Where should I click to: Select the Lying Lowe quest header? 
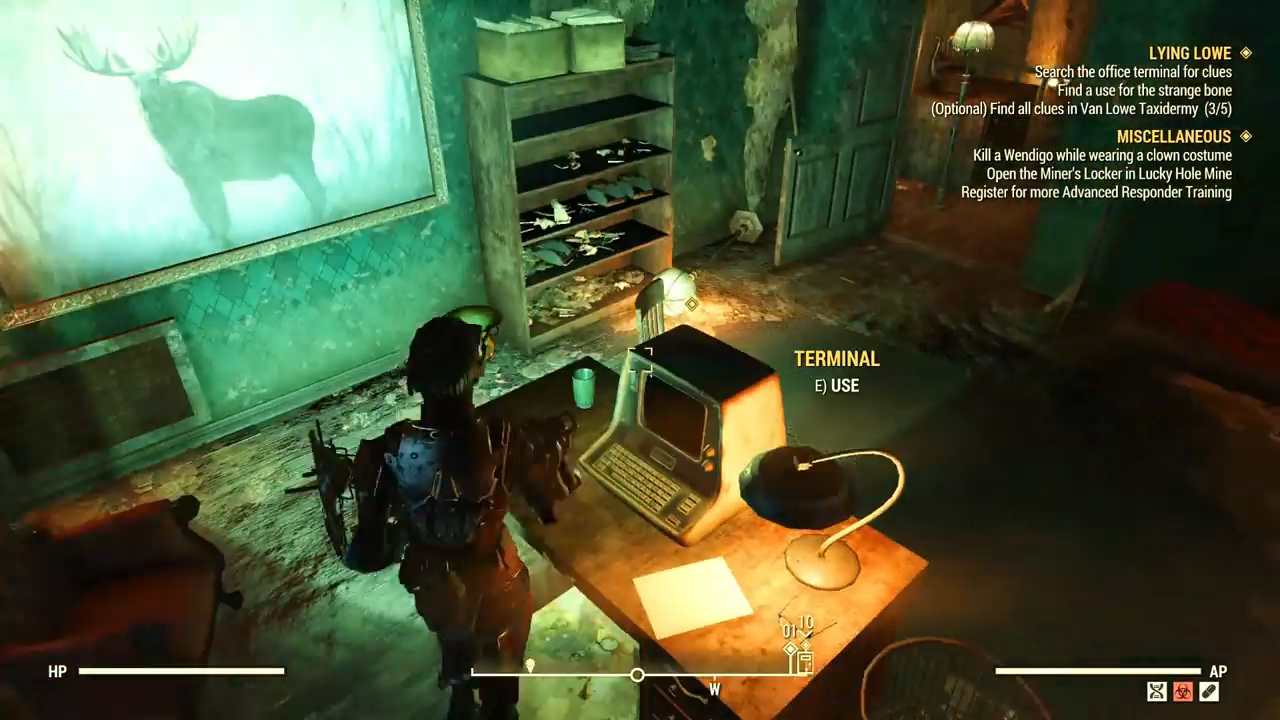click(x=1190, y=53)
